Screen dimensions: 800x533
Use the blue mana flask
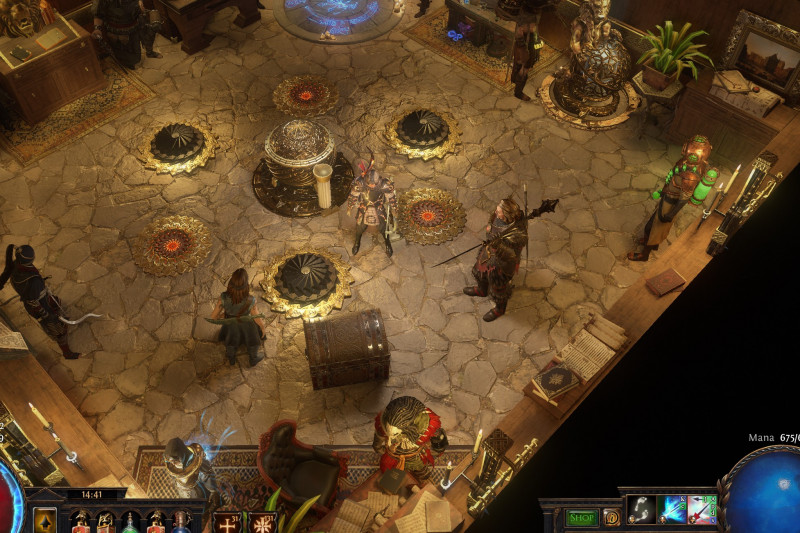click(x=181, y=522)
